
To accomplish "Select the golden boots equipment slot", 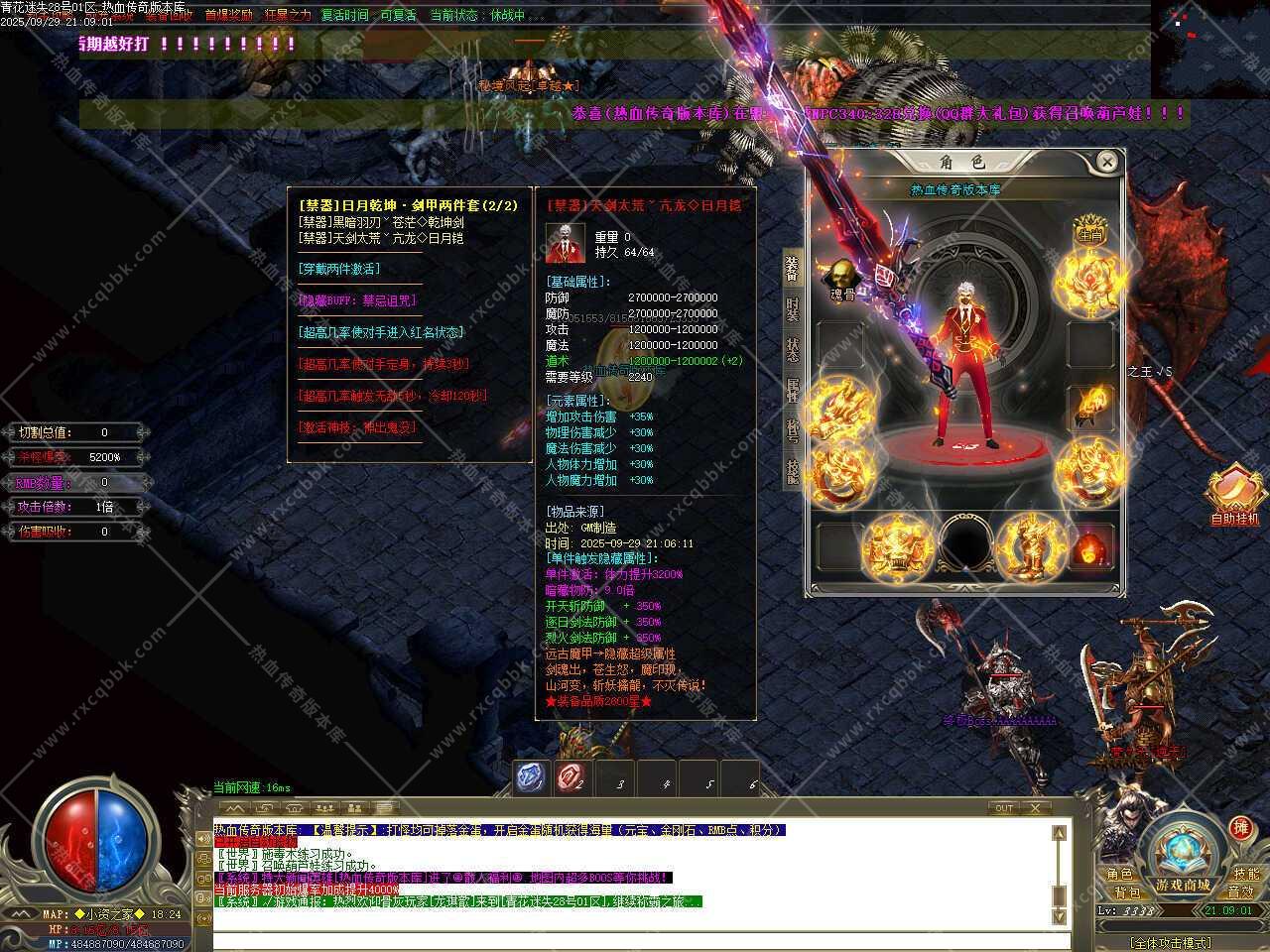I will click(1032, 546).
